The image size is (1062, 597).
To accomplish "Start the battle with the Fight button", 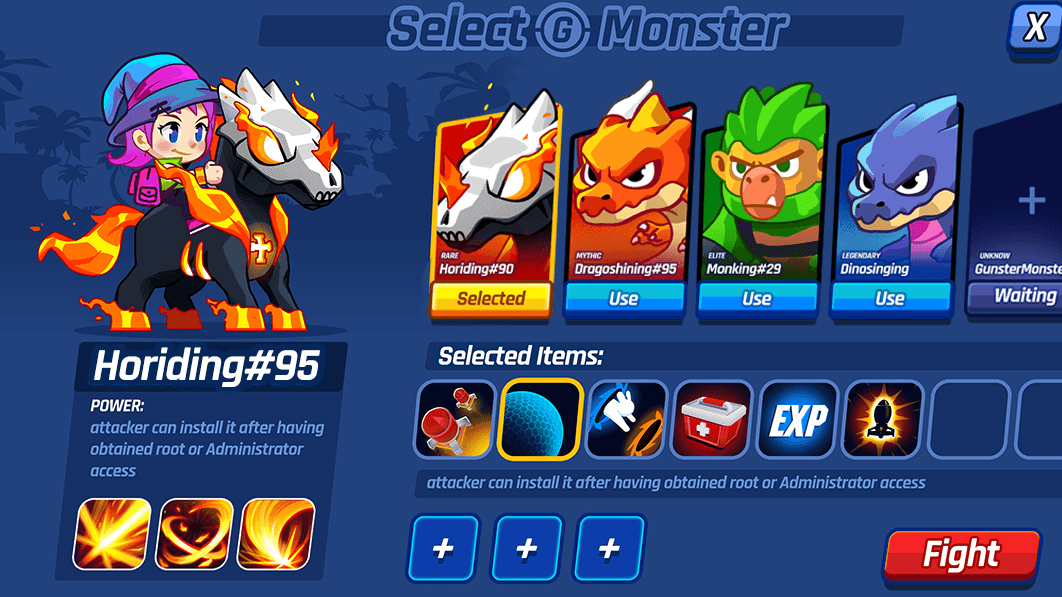I will pyautogui.click(x=961, y=554).
